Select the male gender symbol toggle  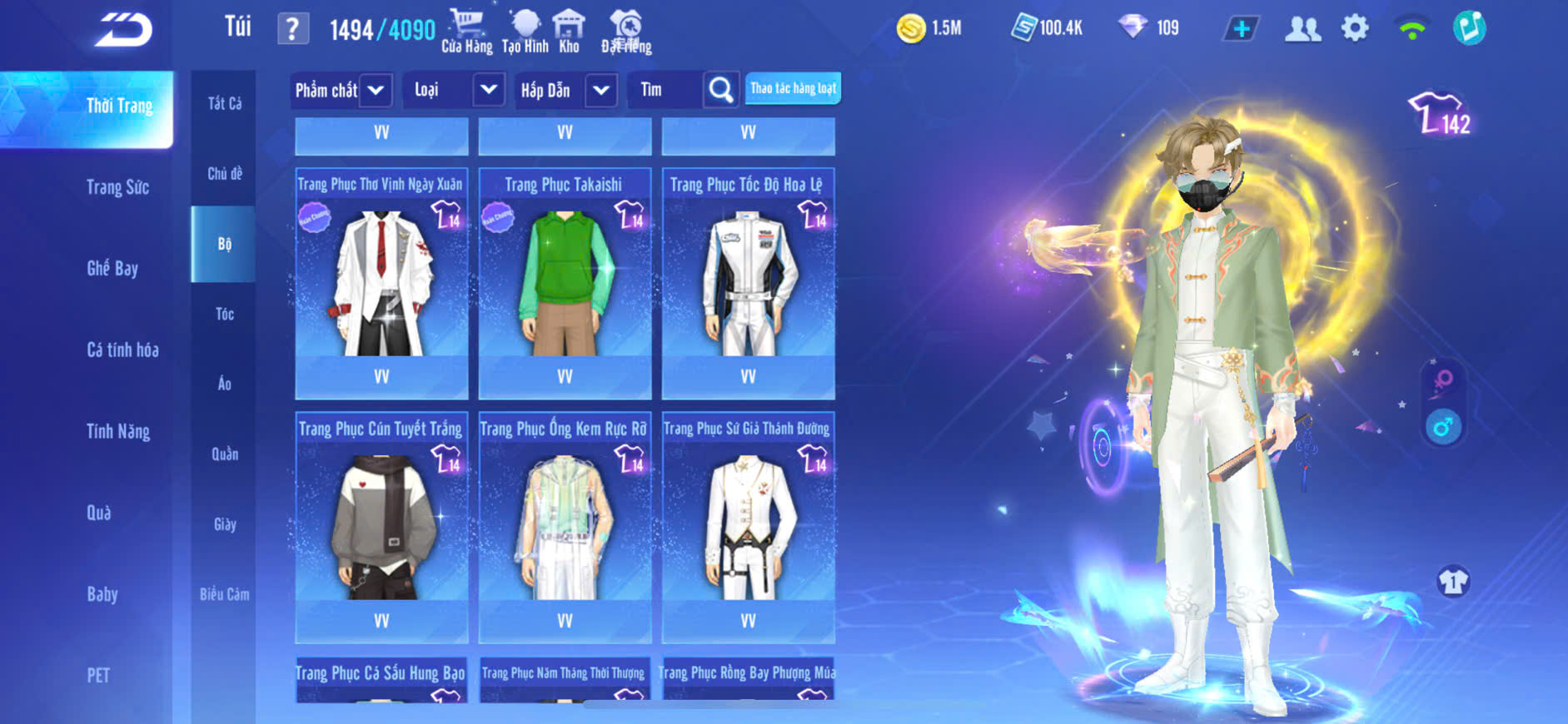[x=1443, y=428]
